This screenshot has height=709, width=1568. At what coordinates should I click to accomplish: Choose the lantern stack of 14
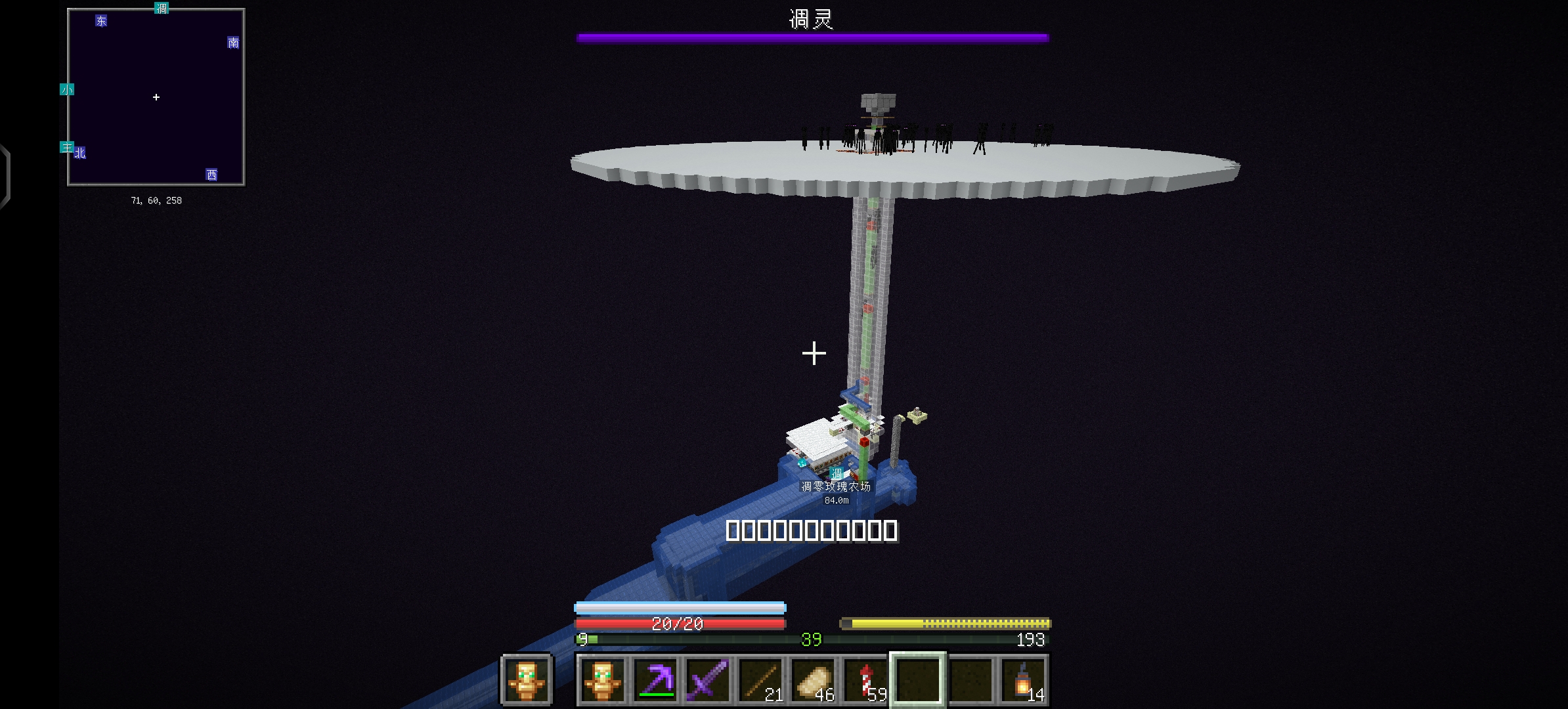coord(1023,679)
